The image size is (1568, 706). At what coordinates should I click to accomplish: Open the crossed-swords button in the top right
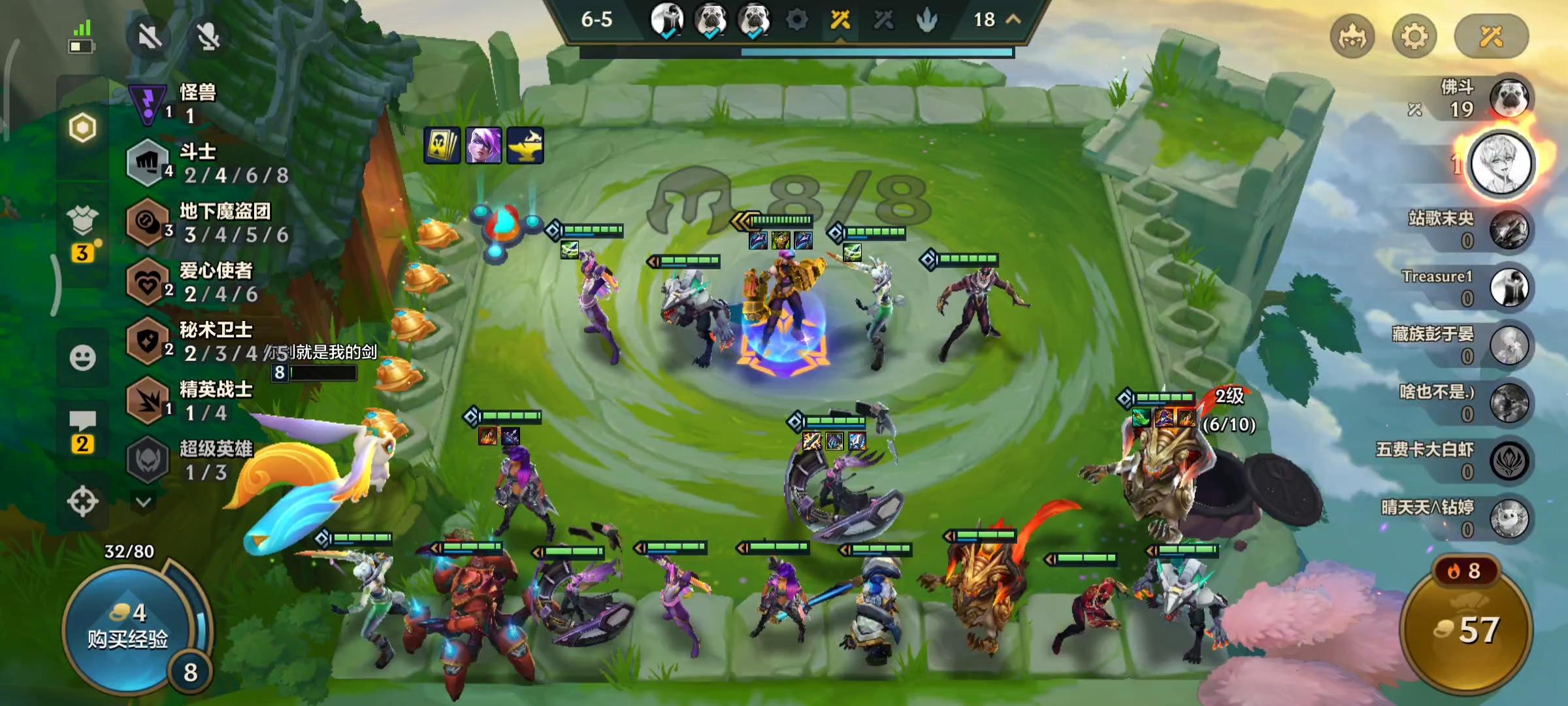1491,37
